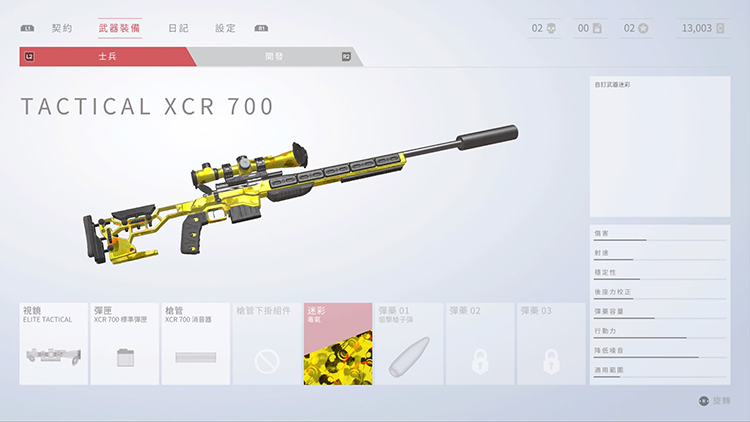Open the 契約 (Contracts) menu
Screen dimensions: 750x422
[62, 28]
